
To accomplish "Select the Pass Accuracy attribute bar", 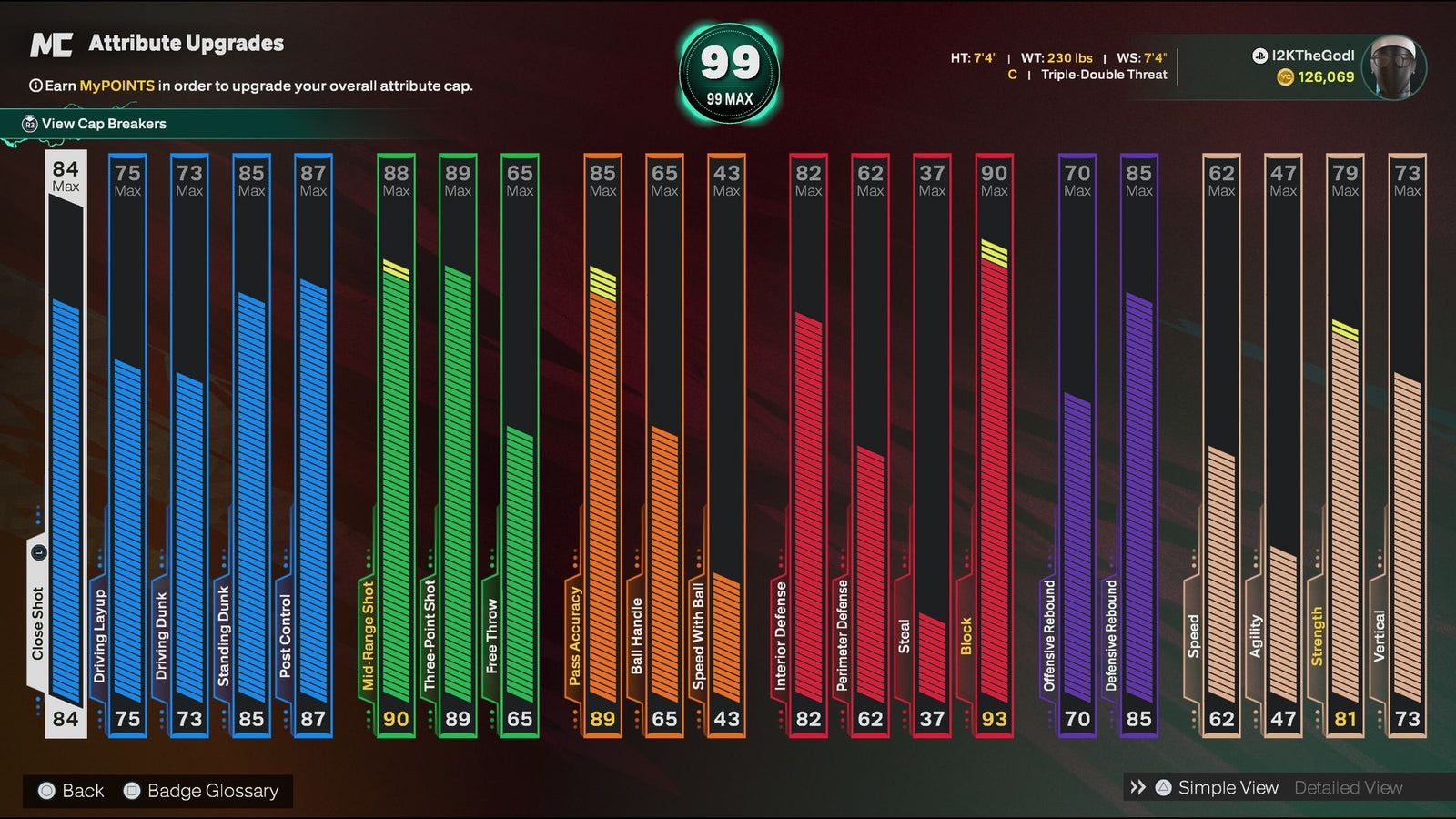I will pos(602,446).
